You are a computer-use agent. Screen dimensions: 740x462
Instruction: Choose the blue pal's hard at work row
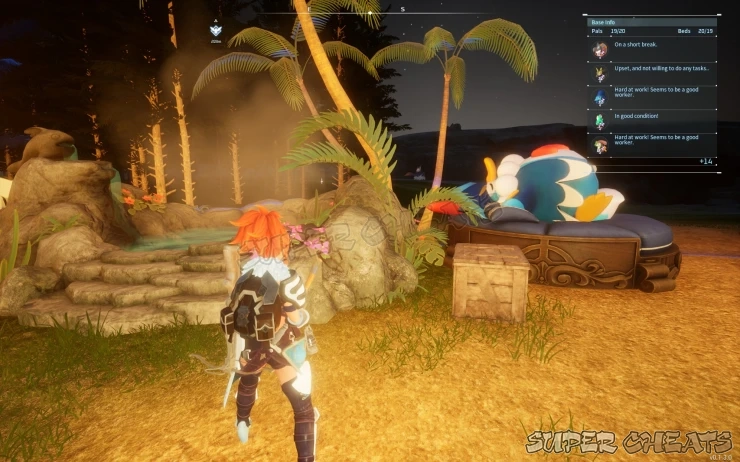point(650,97)
